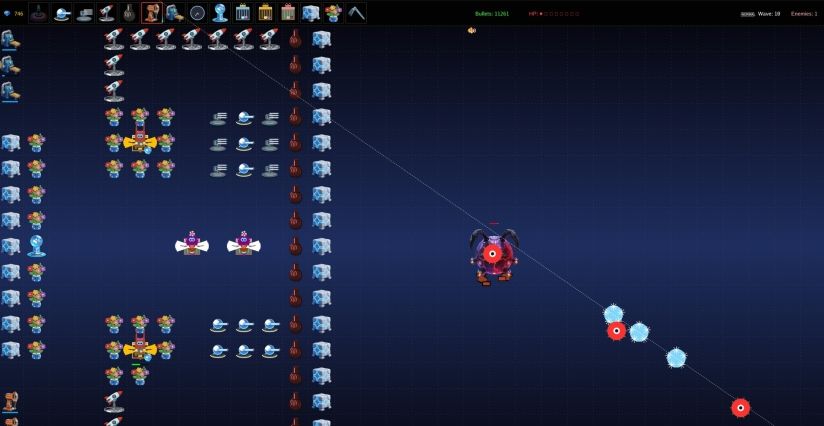Select the yellow-roofed building icon
Screen dimensions: 824x426
[x=265, y=13]
